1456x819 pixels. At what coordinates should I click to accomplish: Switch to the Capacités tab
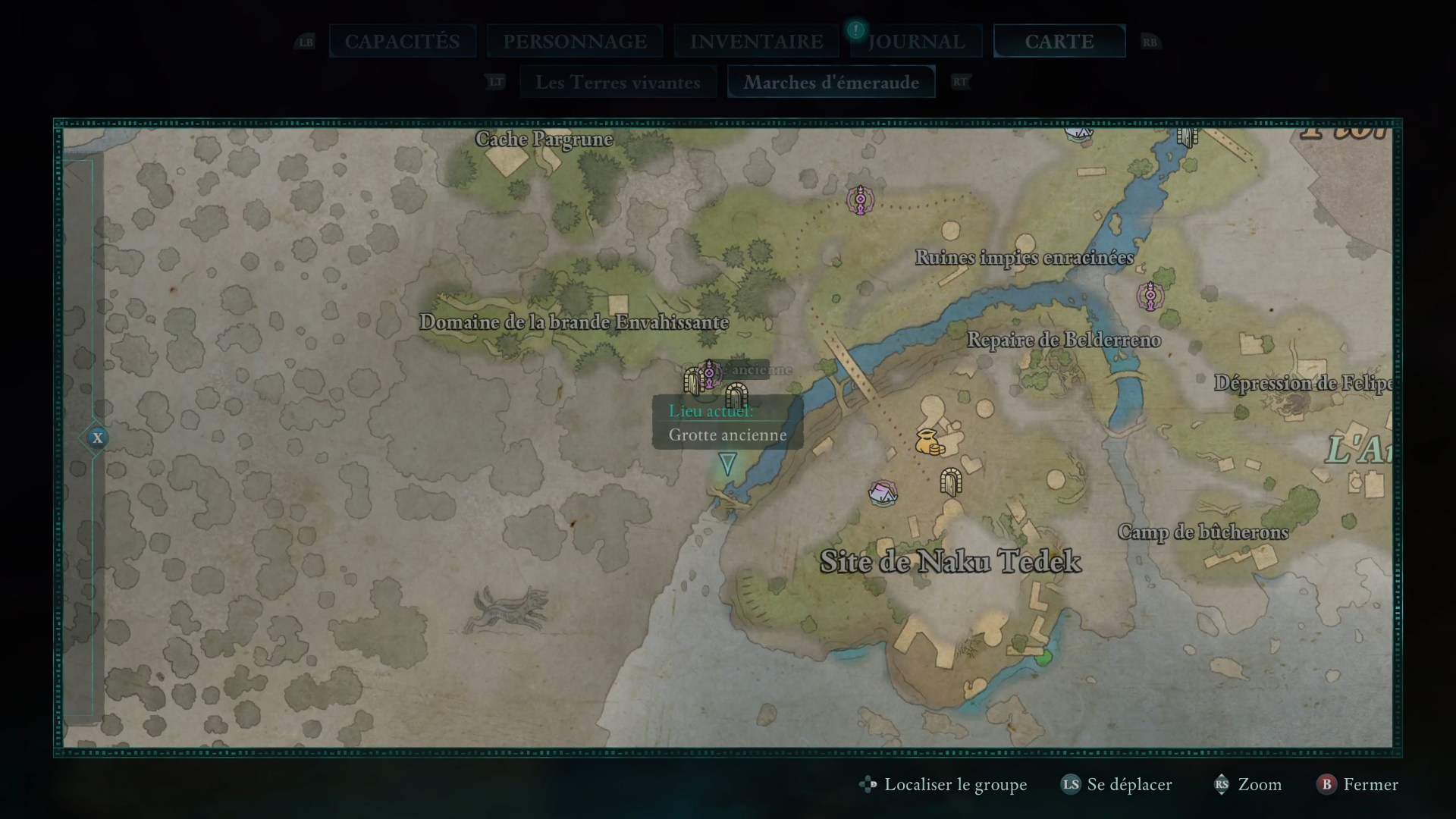(402, 41)
